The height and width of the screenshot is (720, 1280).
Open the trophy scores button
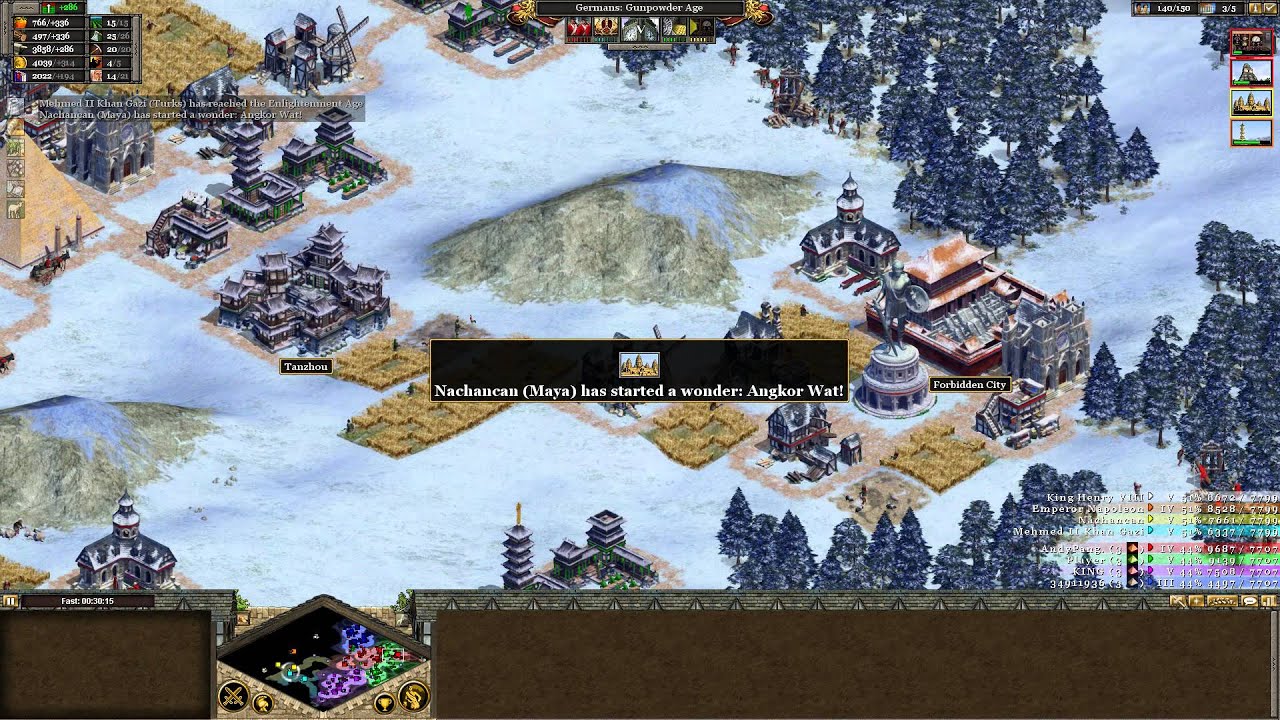383,704
